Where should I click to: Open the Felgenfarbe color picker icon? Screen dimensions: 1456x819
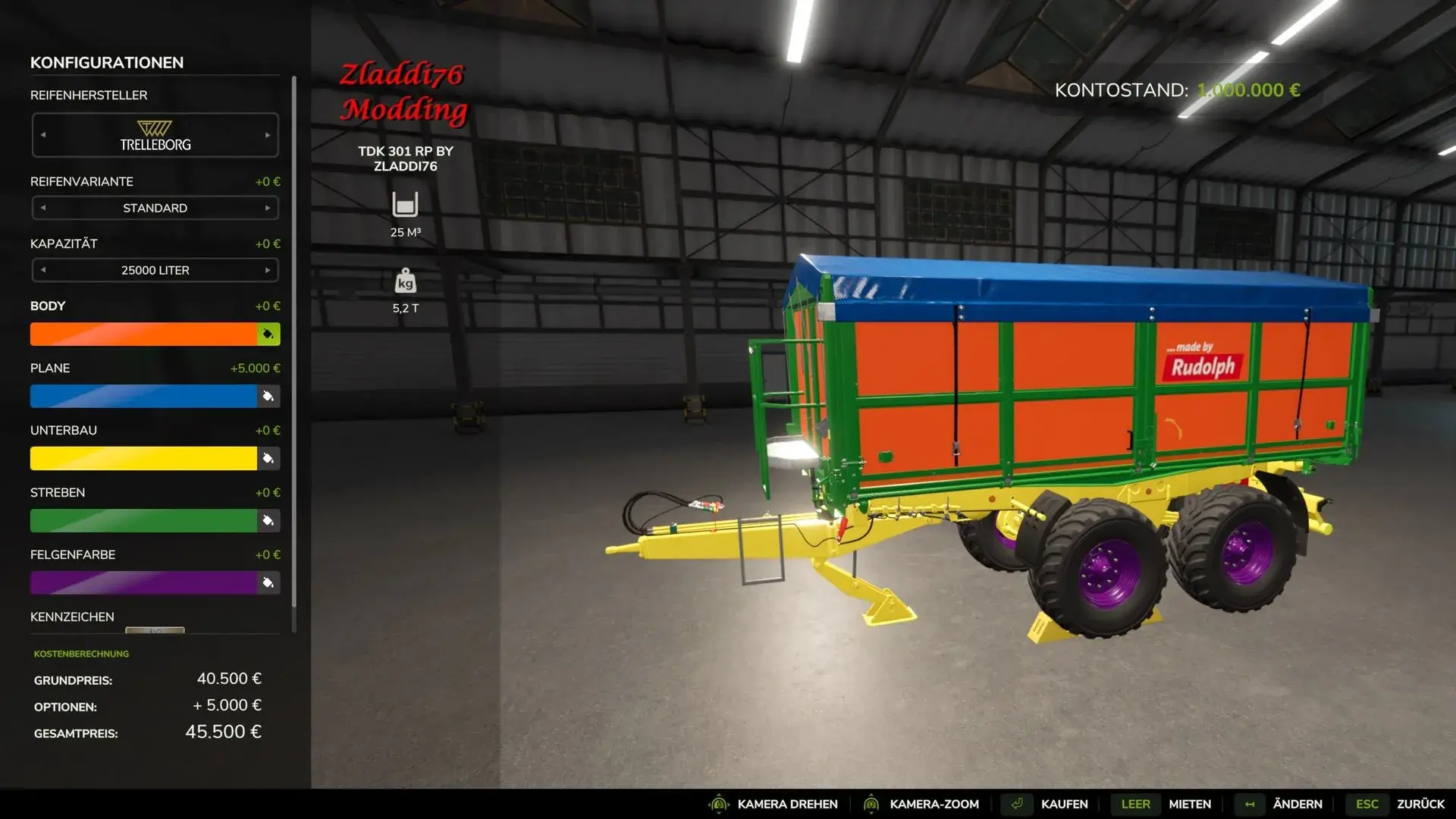click(x=268, y=582)
